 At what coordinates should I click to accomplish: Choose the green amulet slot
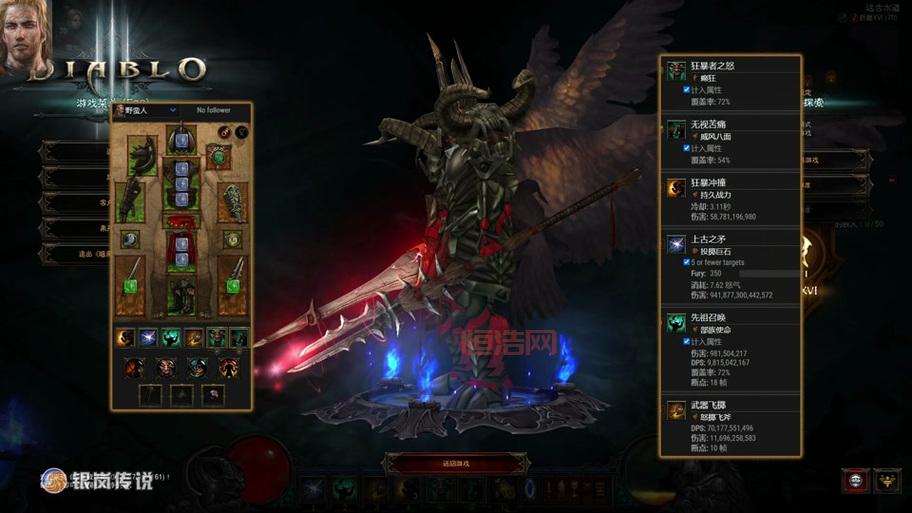[x=219, y=154]
